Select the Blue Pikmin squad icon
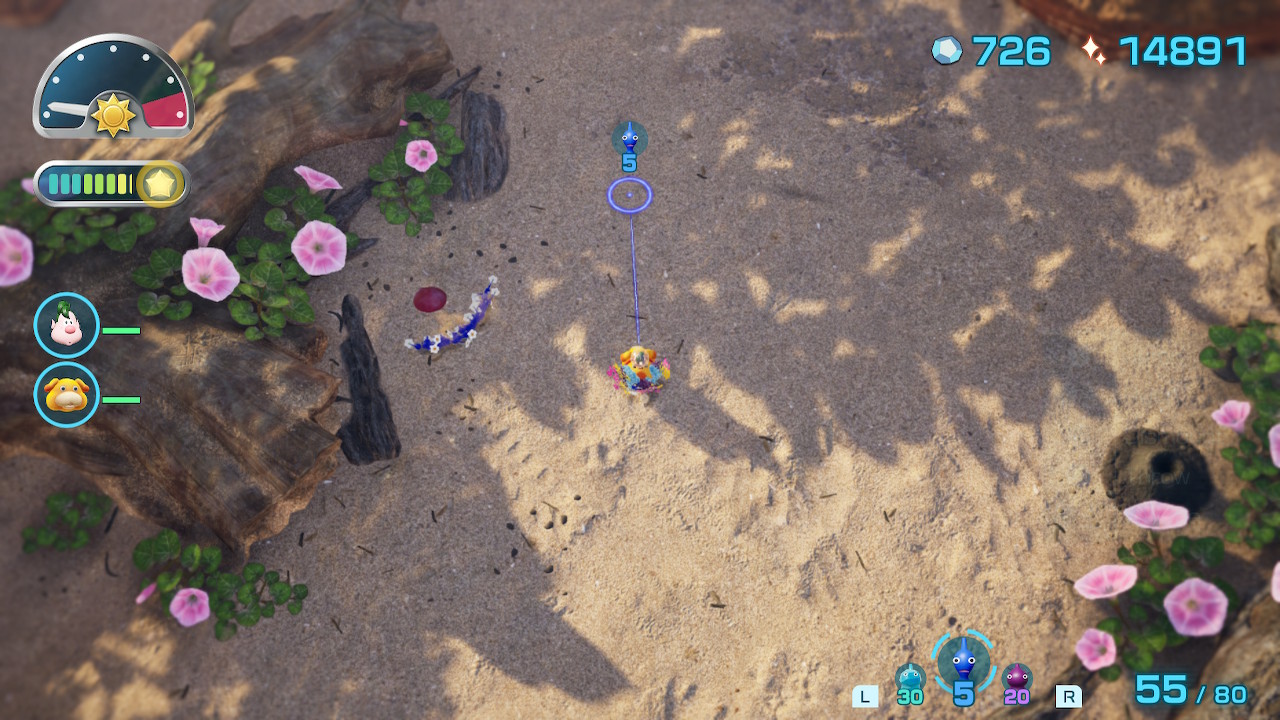This screenshot has width=1280, height=720. [x=963, y=661]
